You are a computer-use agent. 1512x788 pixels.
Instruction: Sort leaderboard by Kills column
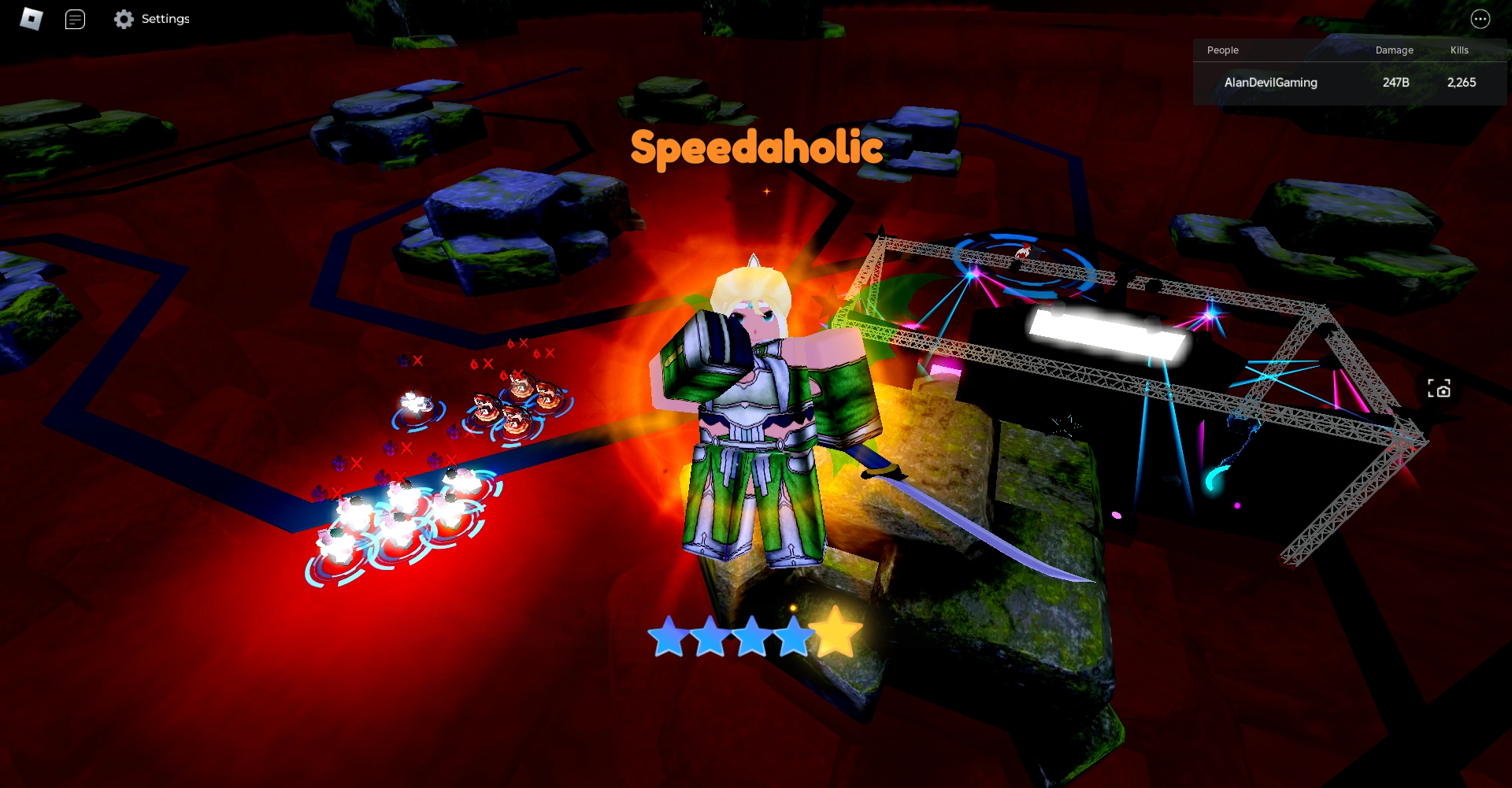pos(1458,50)
